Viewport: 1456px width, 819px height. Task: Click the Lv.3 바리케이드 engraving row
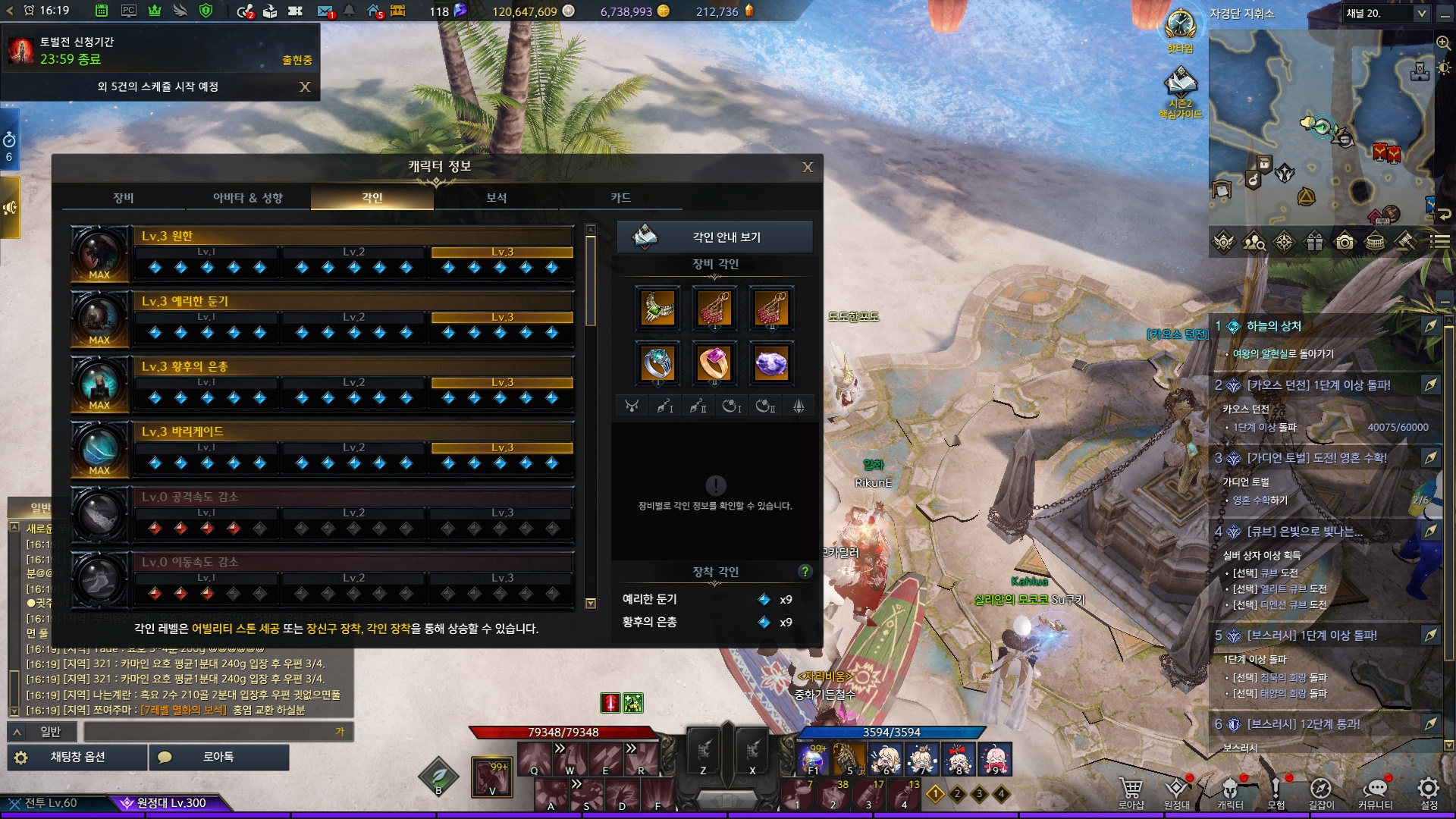point(353,432)
